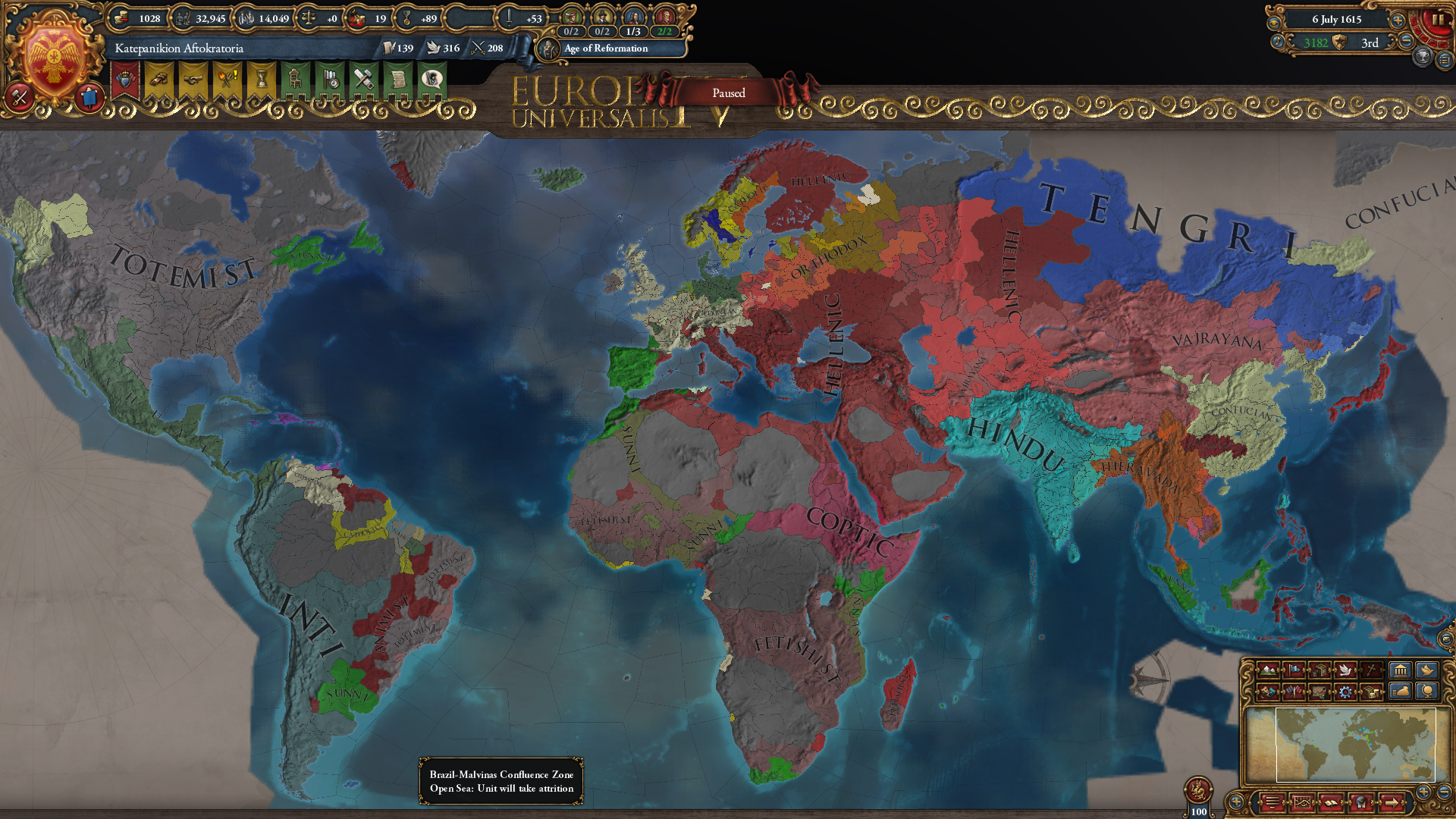Mute music with the musical note icon

pos(1278,42)
